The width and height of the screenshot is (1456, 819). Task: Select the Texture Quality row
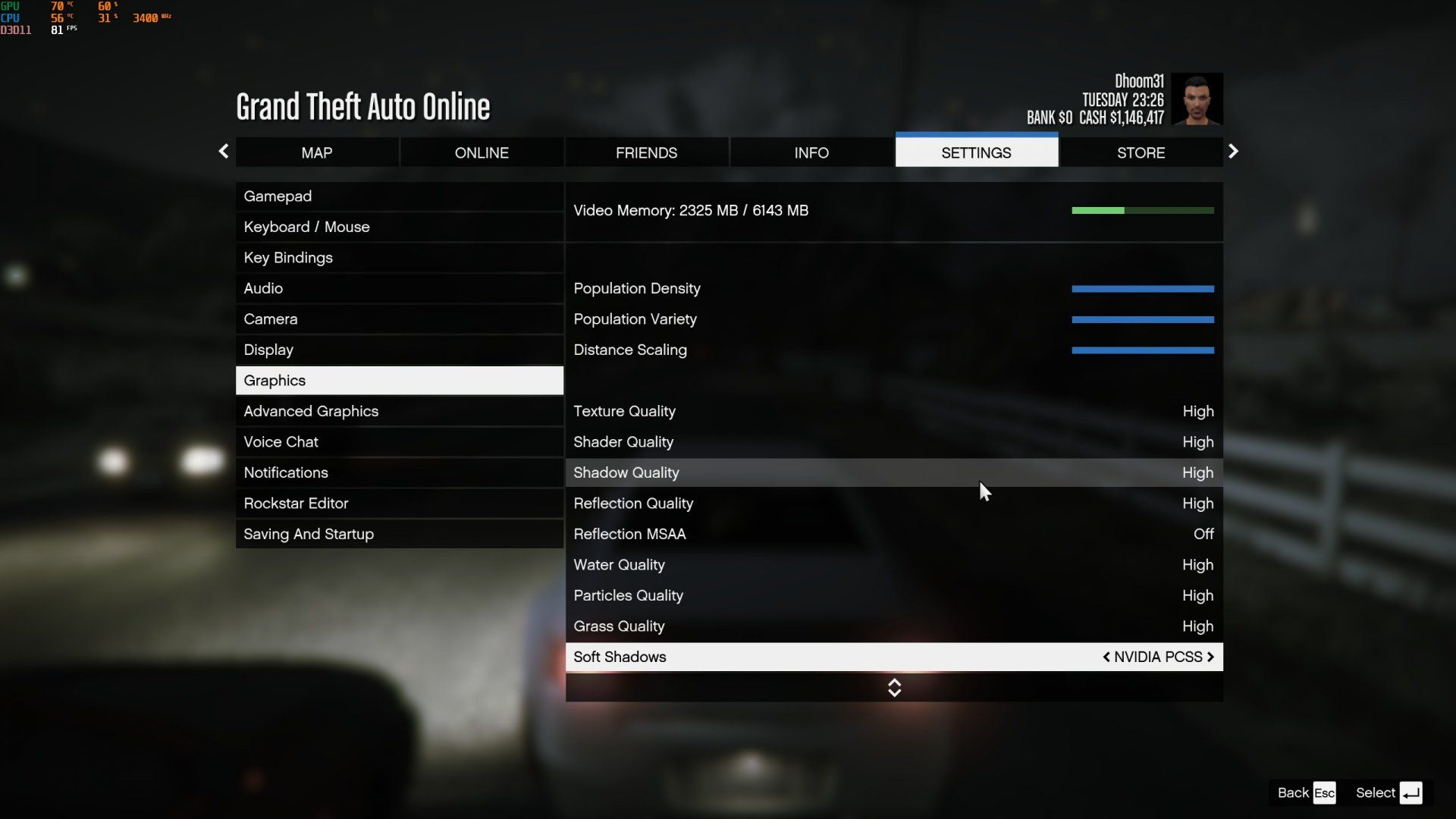pos(893,411)
